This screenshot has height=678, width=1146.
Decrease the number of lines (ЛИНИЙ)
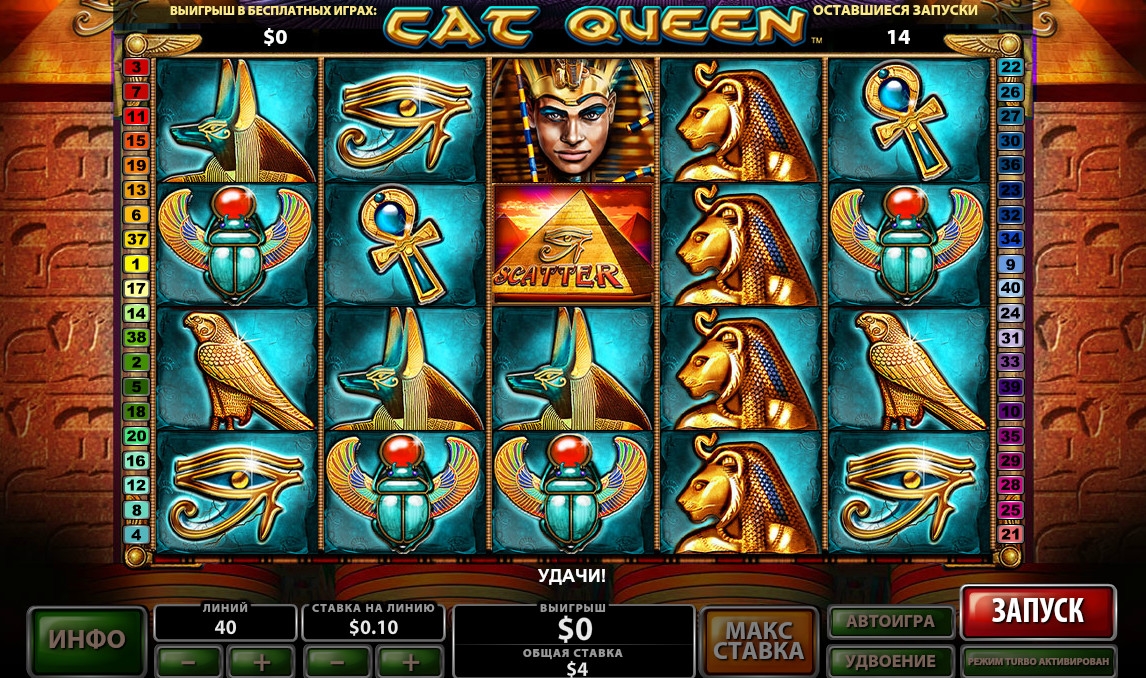(x=188, y=661)
